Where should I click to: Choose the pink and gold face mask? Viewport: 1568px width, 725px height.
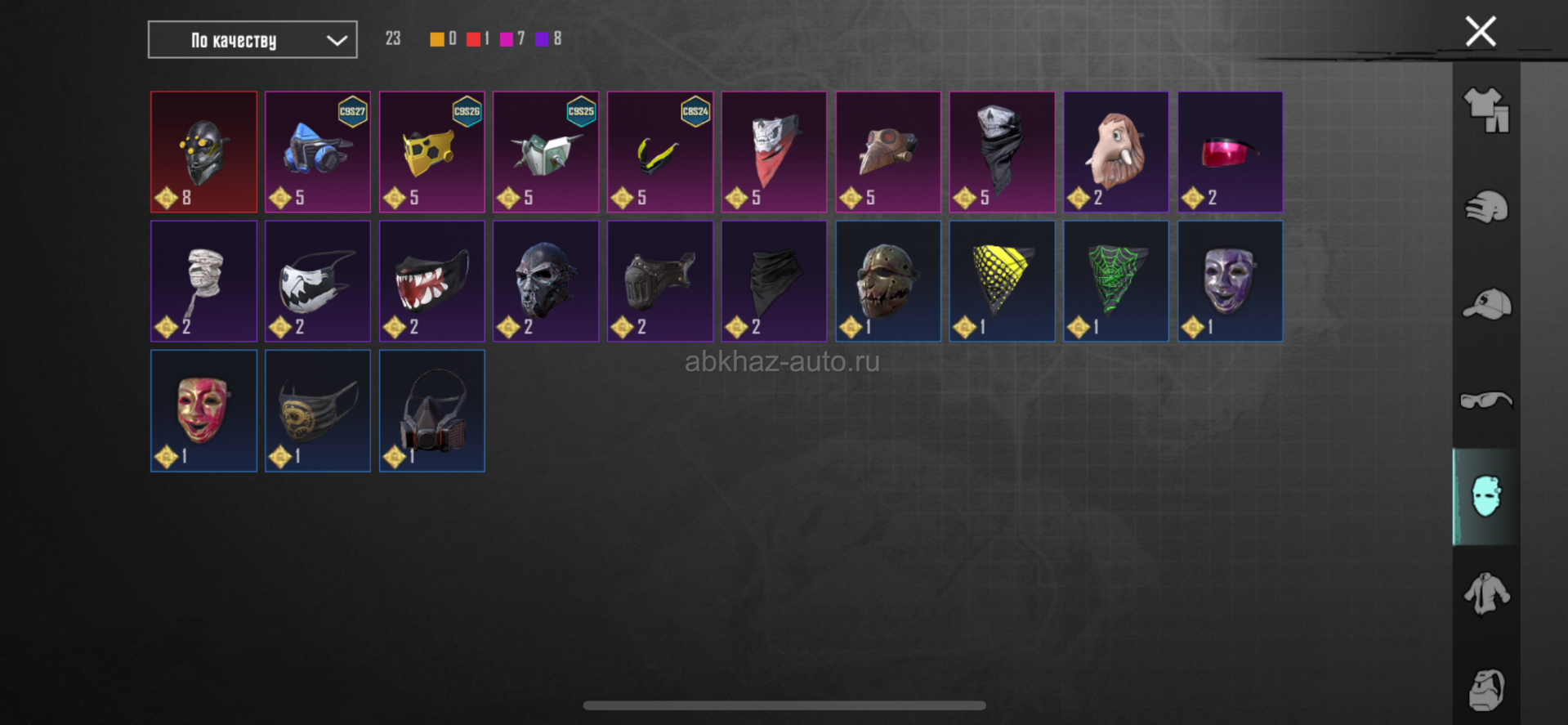pos(203,410)
